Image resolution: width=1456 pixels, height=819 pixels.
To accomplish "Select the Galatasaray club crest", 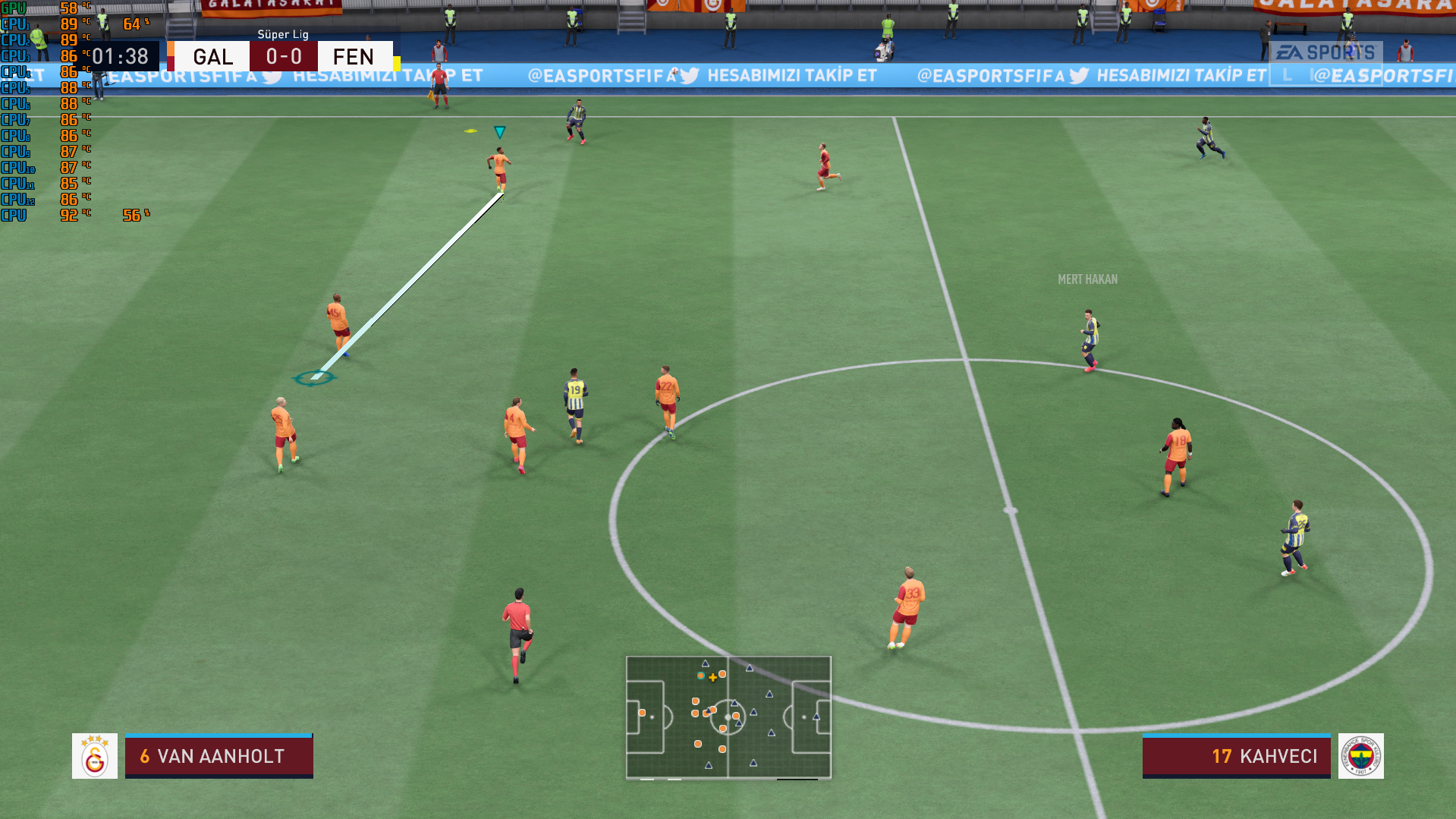I will [x=95, y=756].
